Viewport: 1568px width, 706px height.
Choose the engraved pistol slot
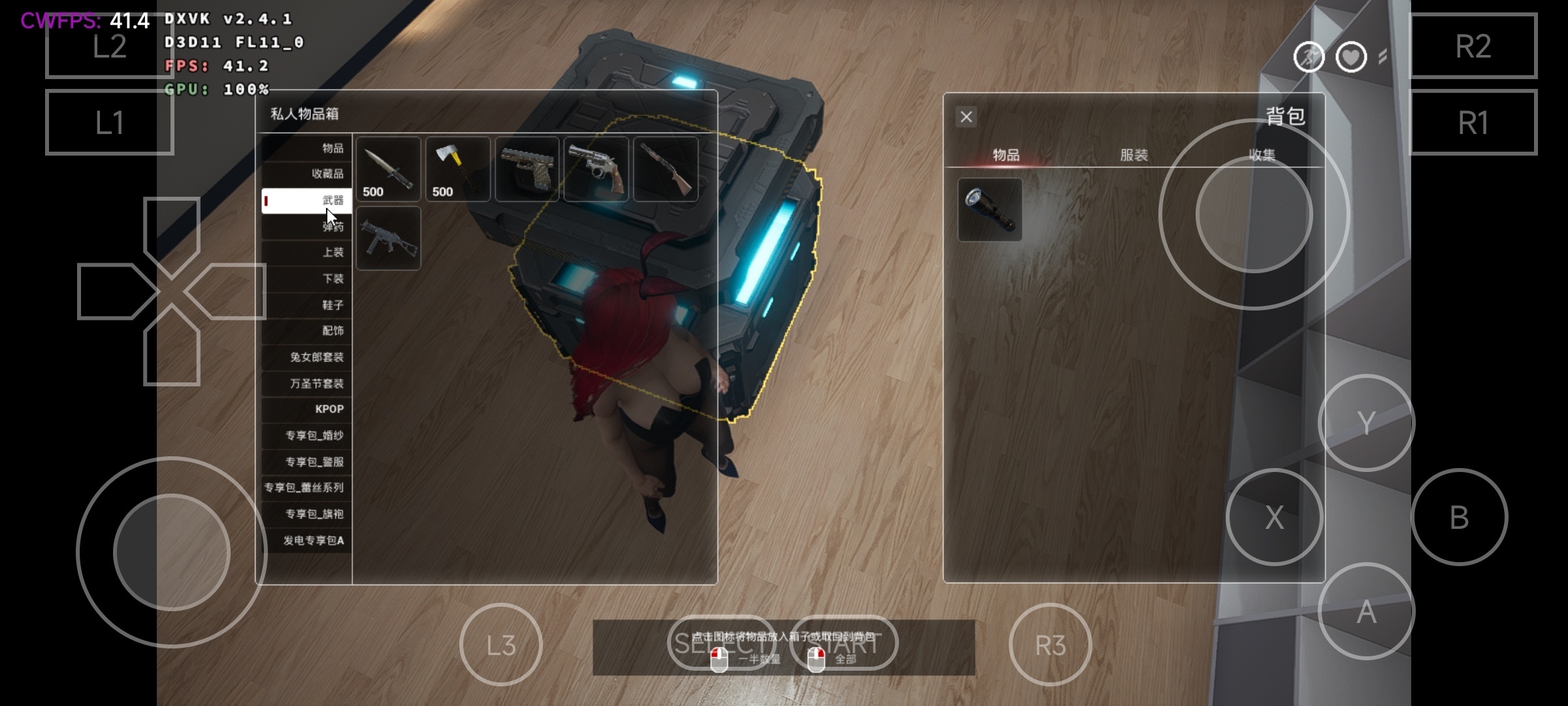click(527, 169)
